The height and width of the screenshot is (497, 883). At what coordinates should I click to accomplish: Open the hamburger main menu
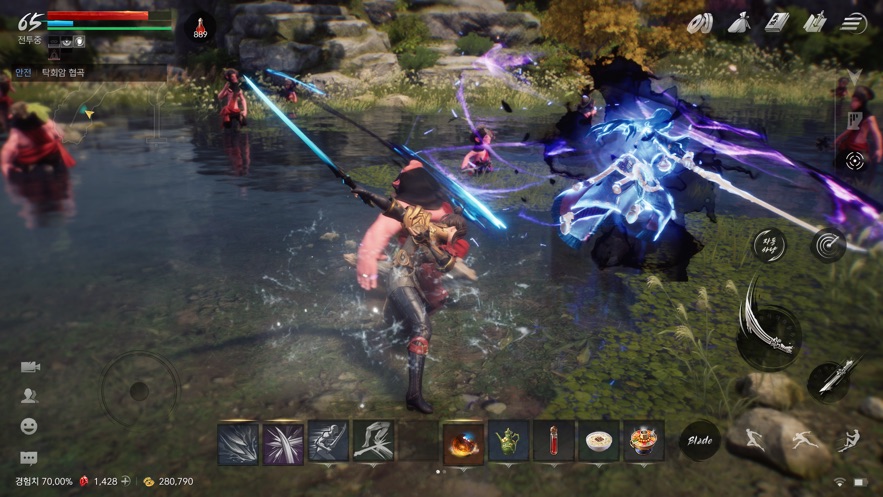click(853, 23)
